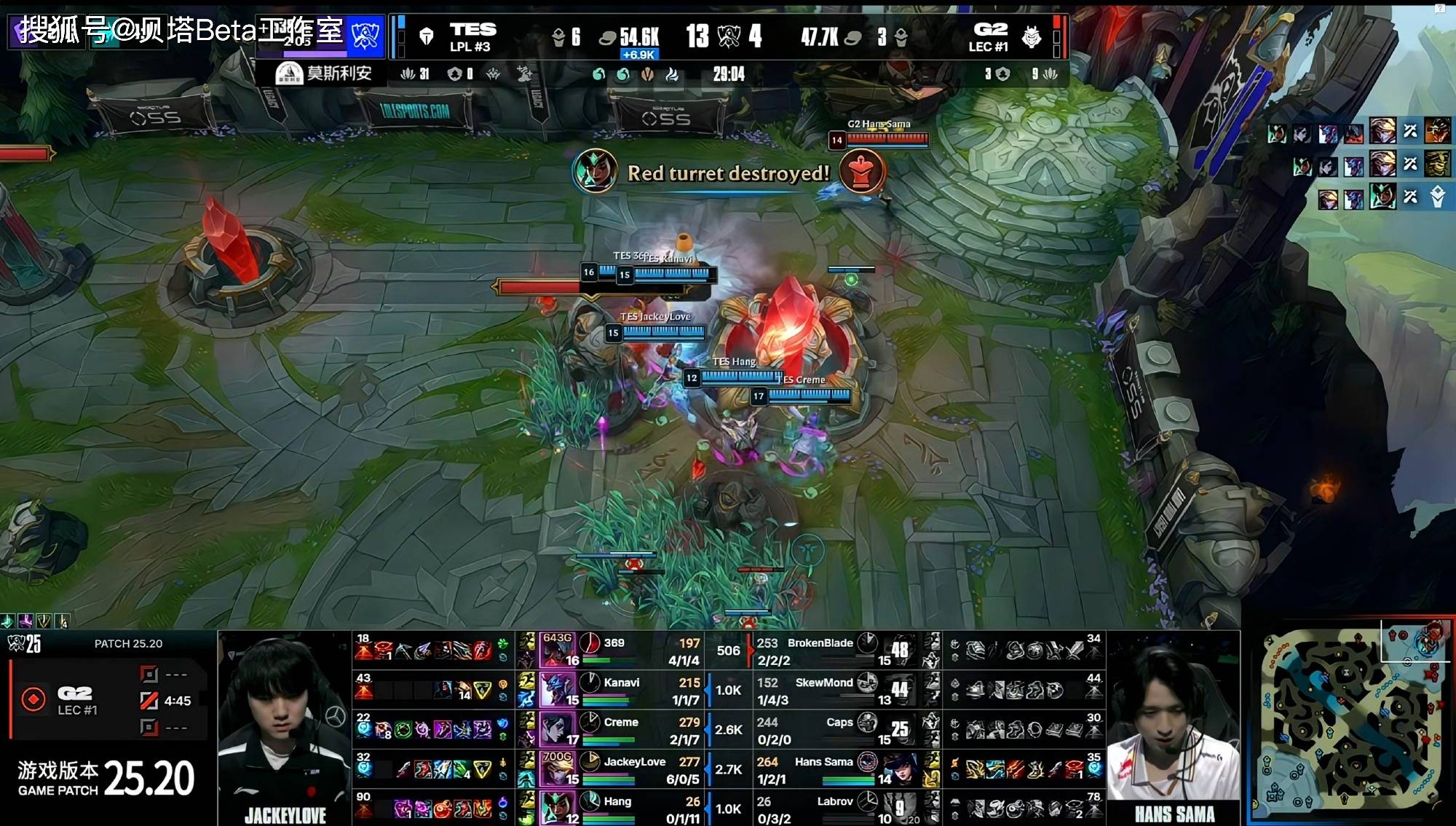Click the Worlds trophy icon between kill scores
Image resolution: width=1456 pixels, height=826 pixels.
tap(729, 36)
